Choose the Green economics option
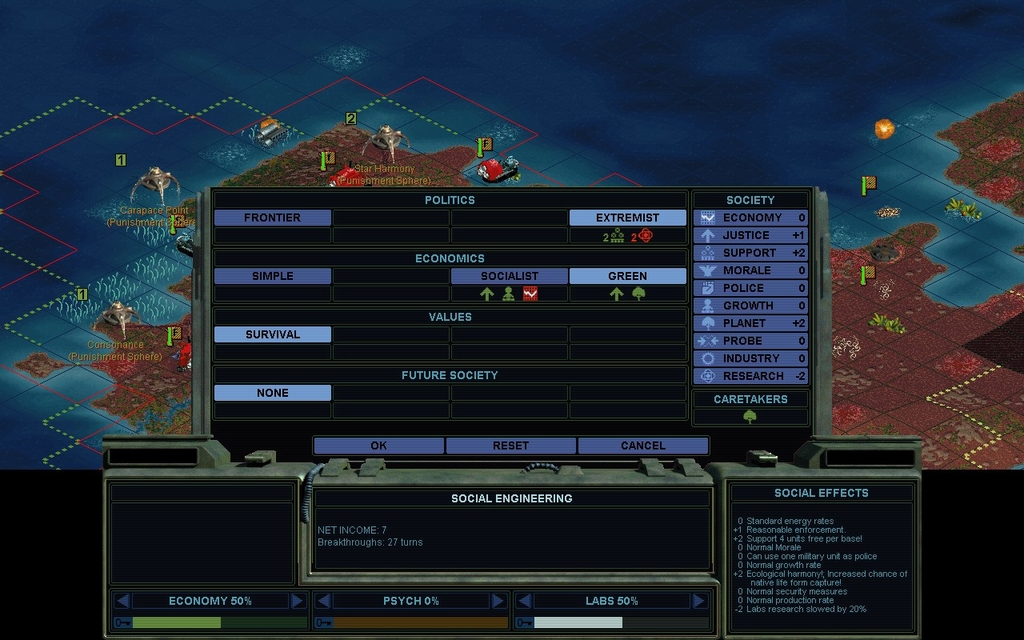This screenshot has width=1024, height=640. coord(627,276)
